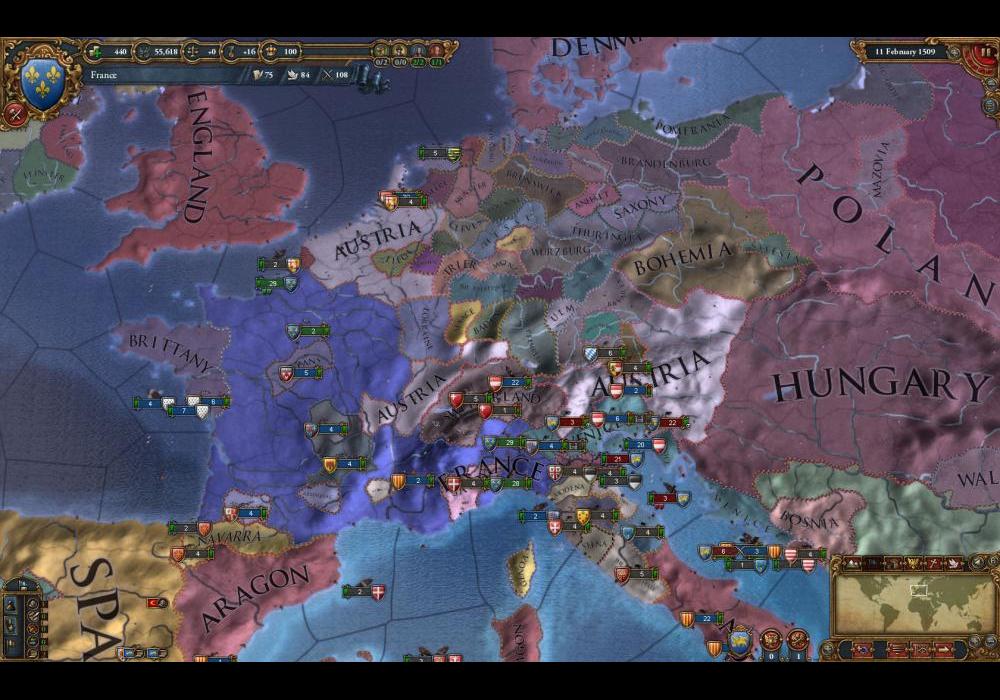
Task: Open the top soldier icon in the outliner panel
Action: 10,604
